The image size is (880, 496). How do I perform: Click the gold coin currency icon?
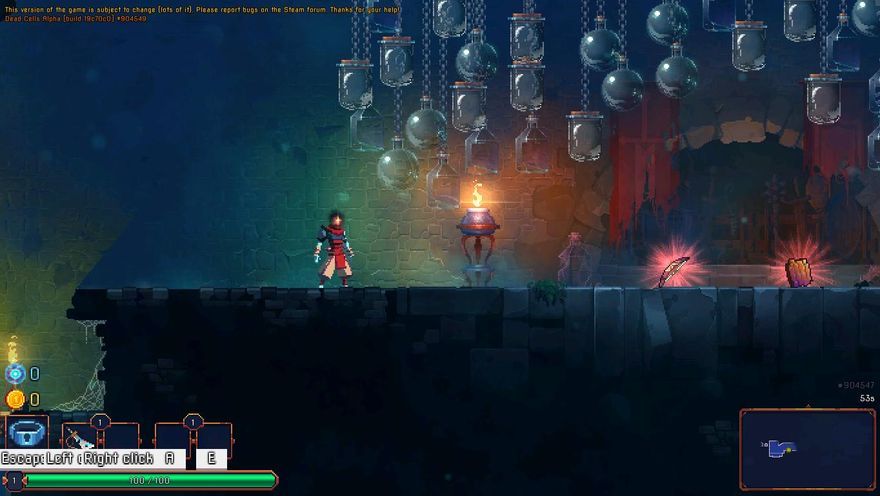click(x=15, y=400)
